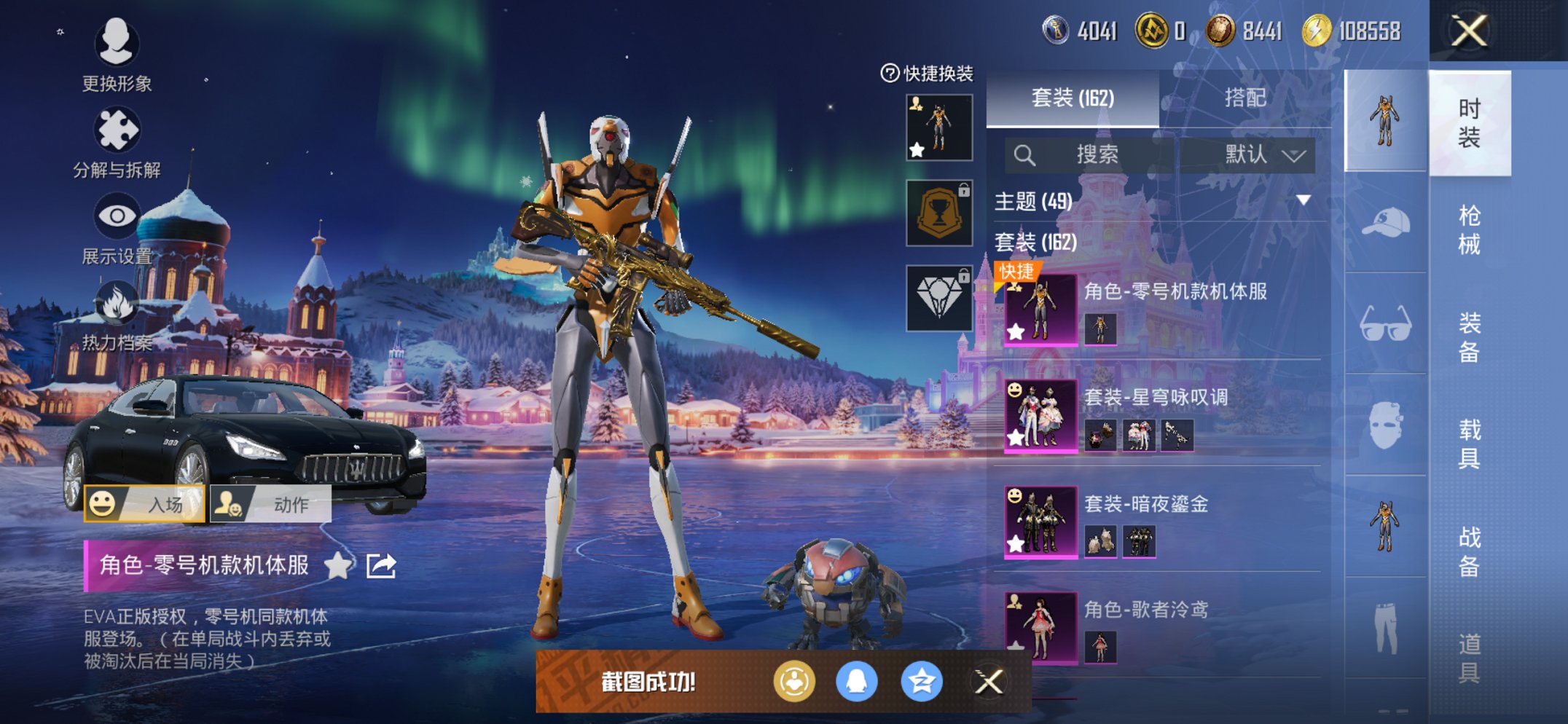Screen dimensions: 1568x724
Task: Select the 套装 (162) tab
Action: coord(1073,98)
